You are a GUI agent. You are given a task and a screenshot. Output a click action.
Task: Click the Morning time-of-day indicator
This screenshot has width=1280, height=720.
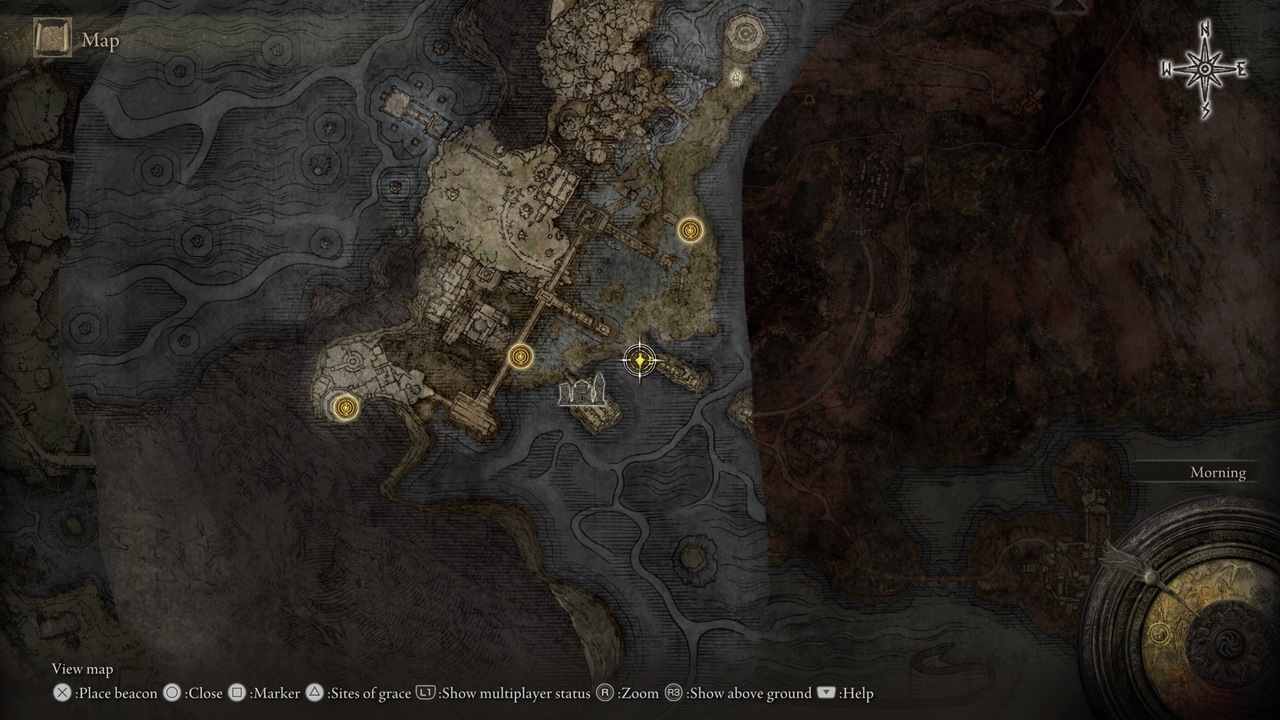pyautogui.click(x=1217, y=472)
